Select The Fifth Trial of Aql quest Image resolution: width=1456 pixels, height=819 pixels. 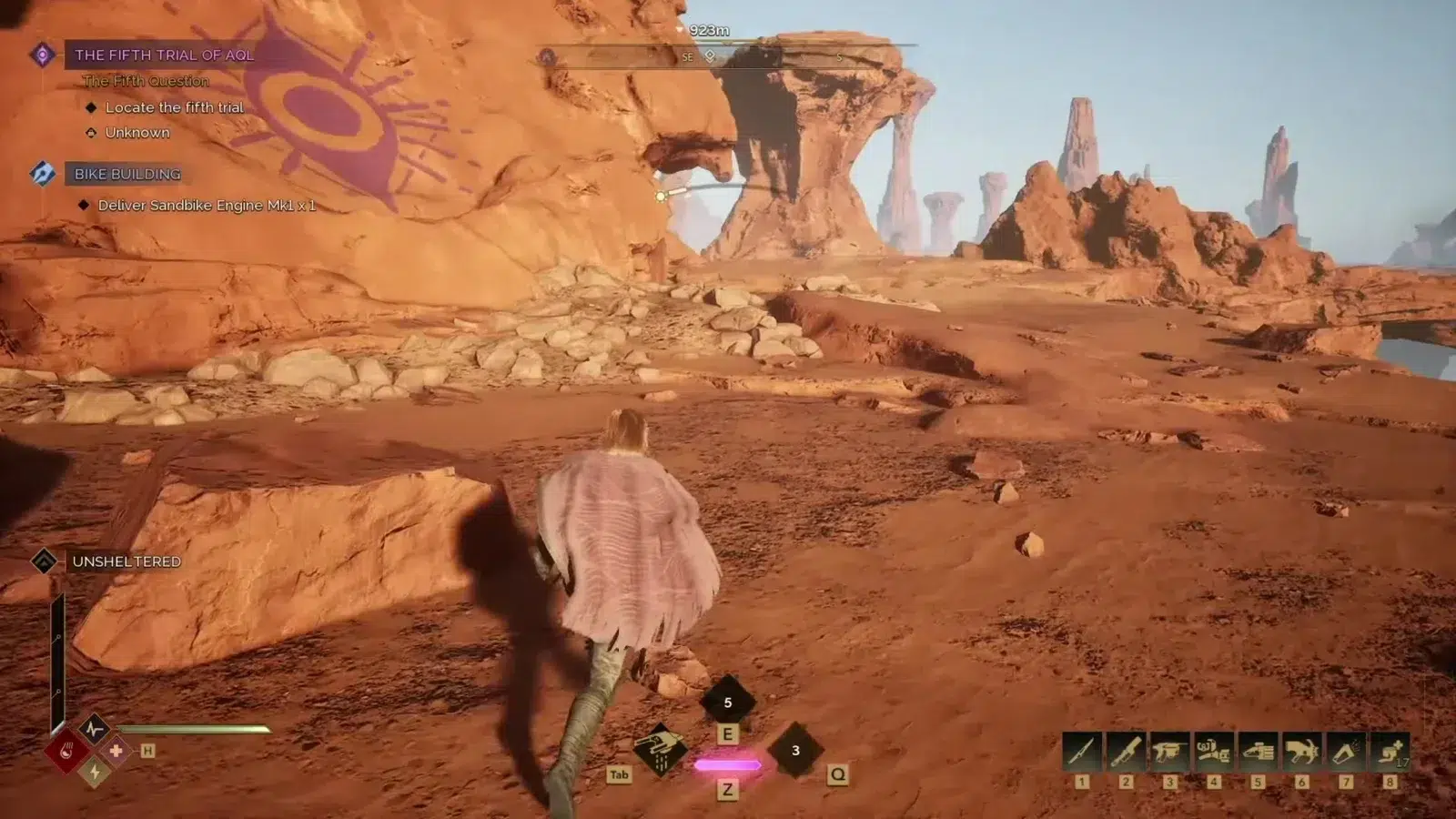(164, 55)
